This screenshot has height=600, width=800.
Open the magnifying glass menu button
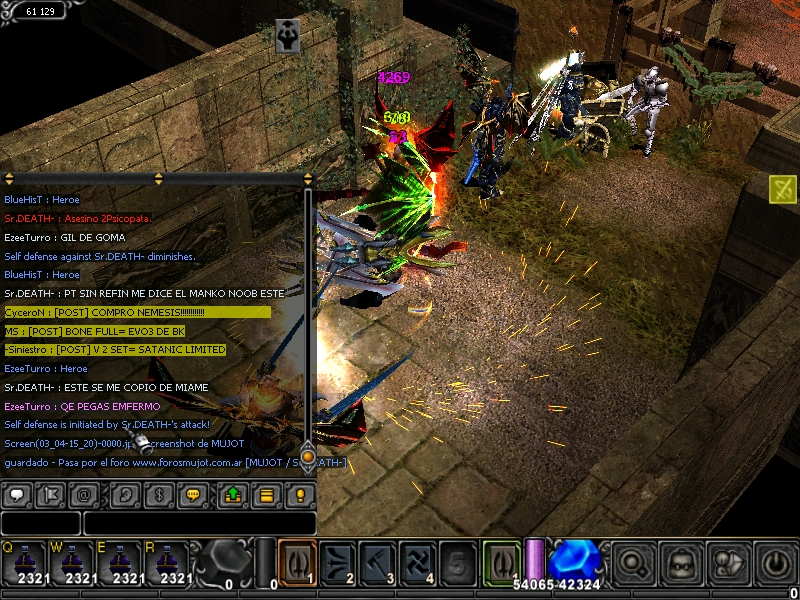tap(634, 562)
